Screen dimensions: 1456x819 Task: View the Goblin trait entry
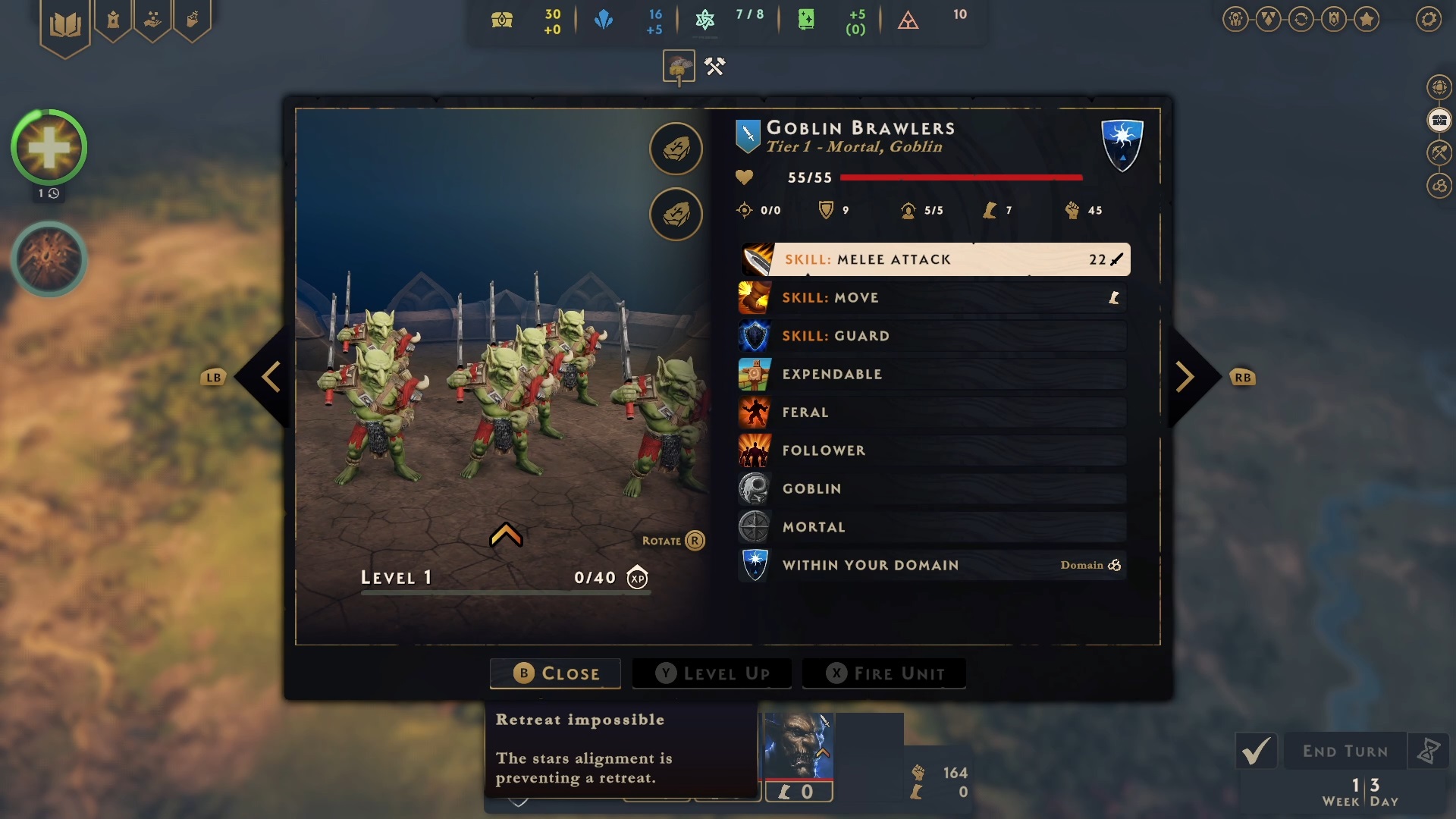(932, 489)
